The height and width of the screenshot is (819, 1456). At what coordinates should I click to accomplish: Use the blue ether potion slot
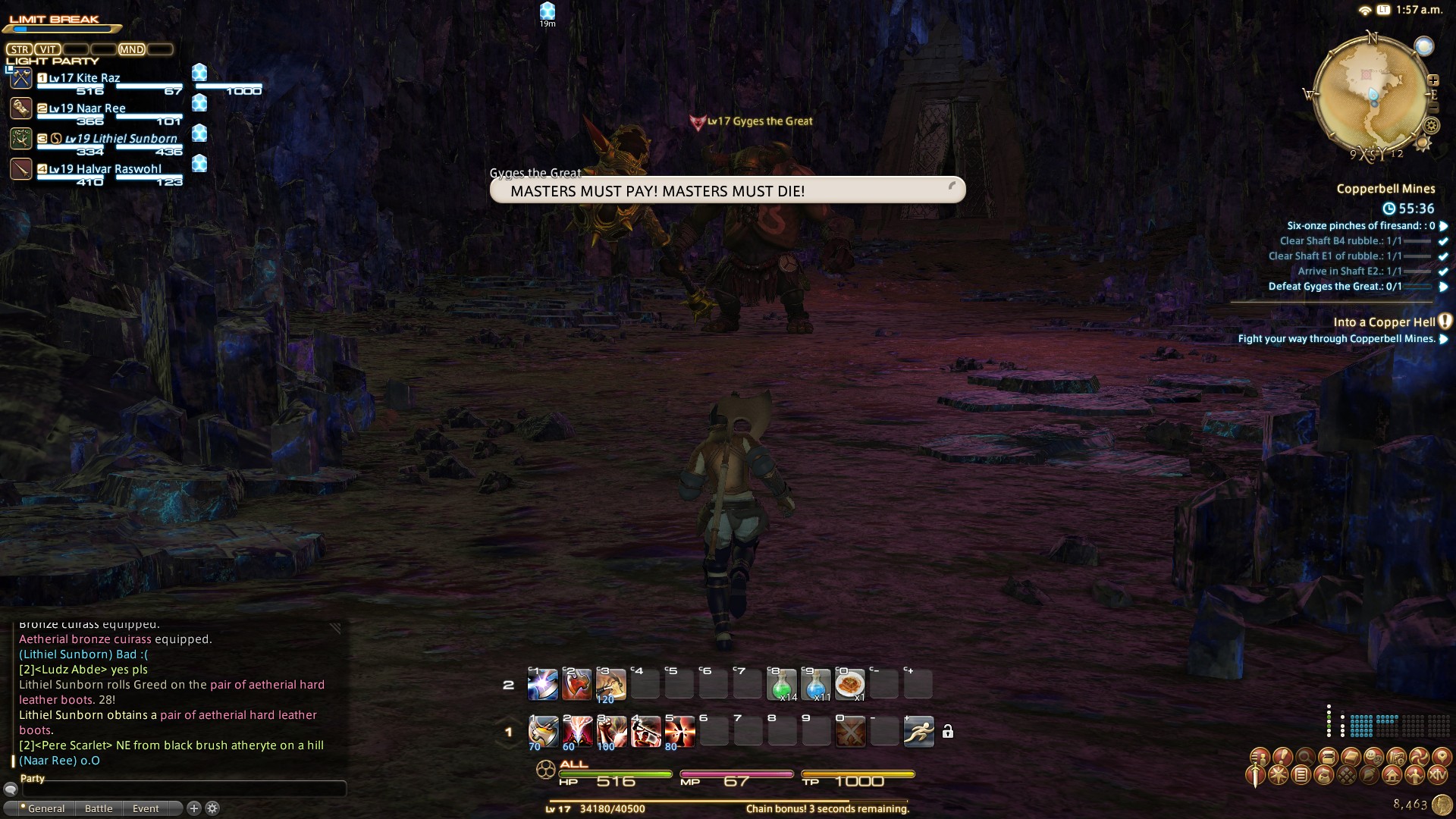point(816,685)
